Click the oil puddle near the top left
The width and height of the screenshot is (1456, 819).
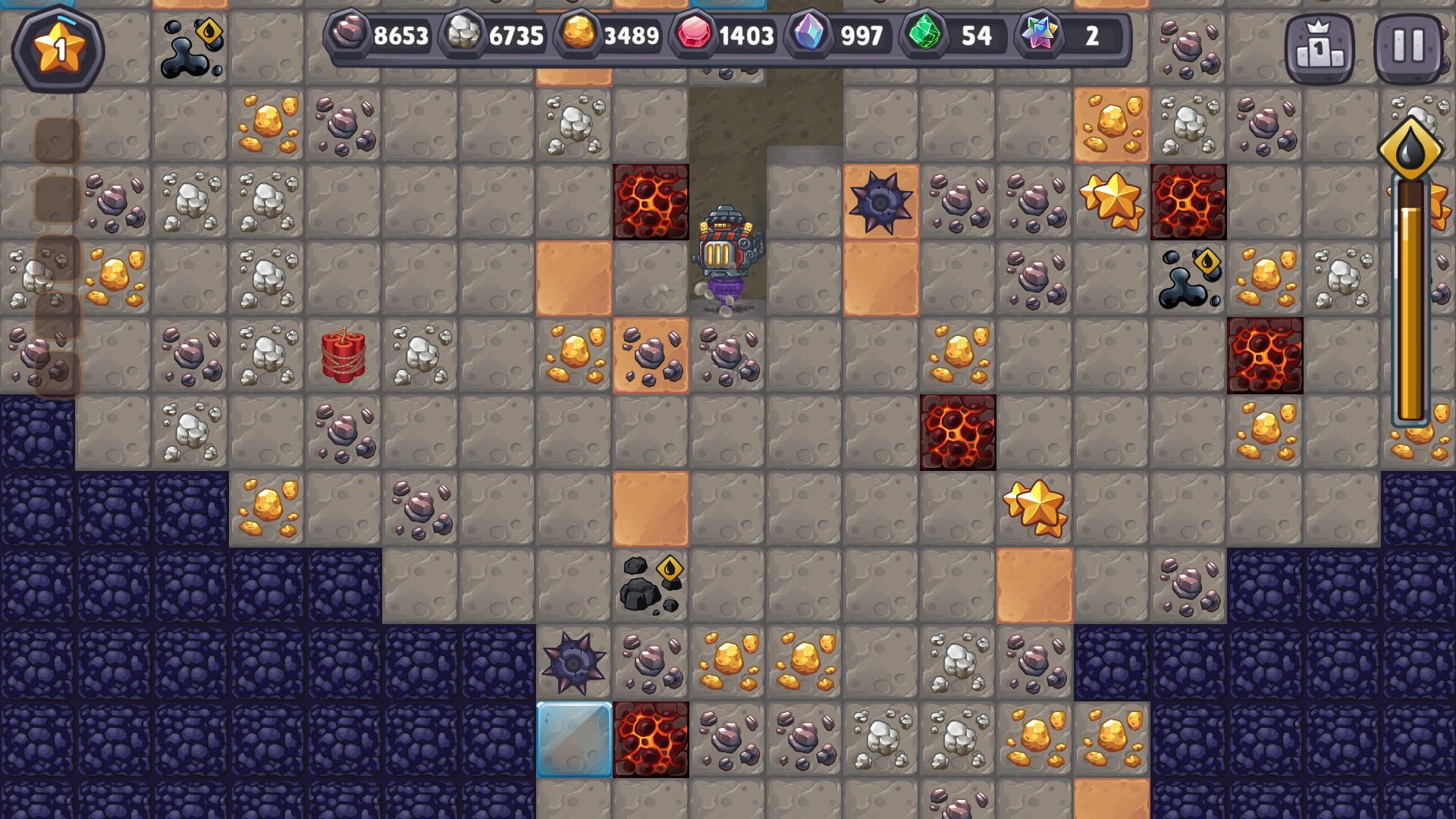(x=192, y=45)
